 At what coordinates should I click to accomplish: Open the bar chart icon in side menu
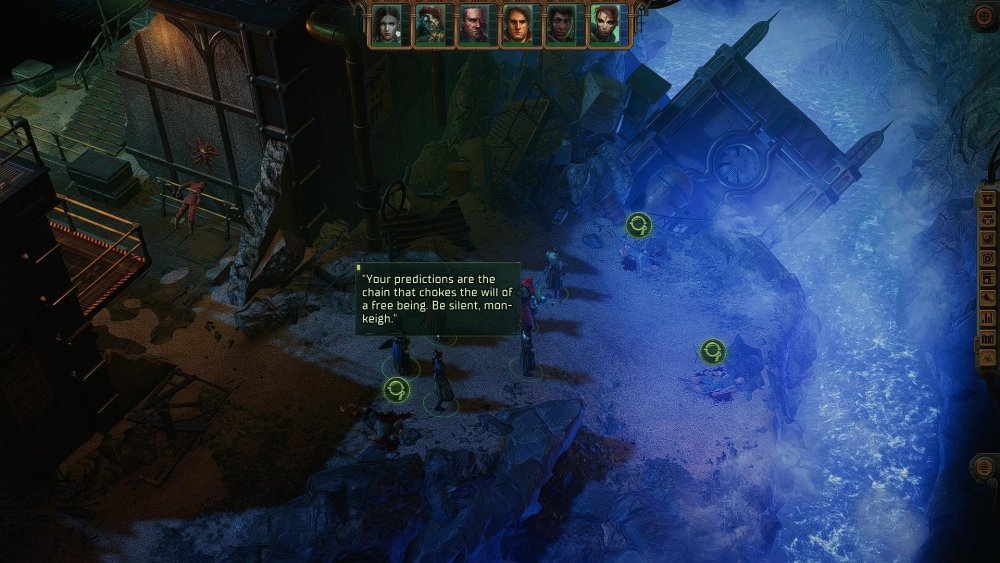pyautogui.click(x=988, y=318)
